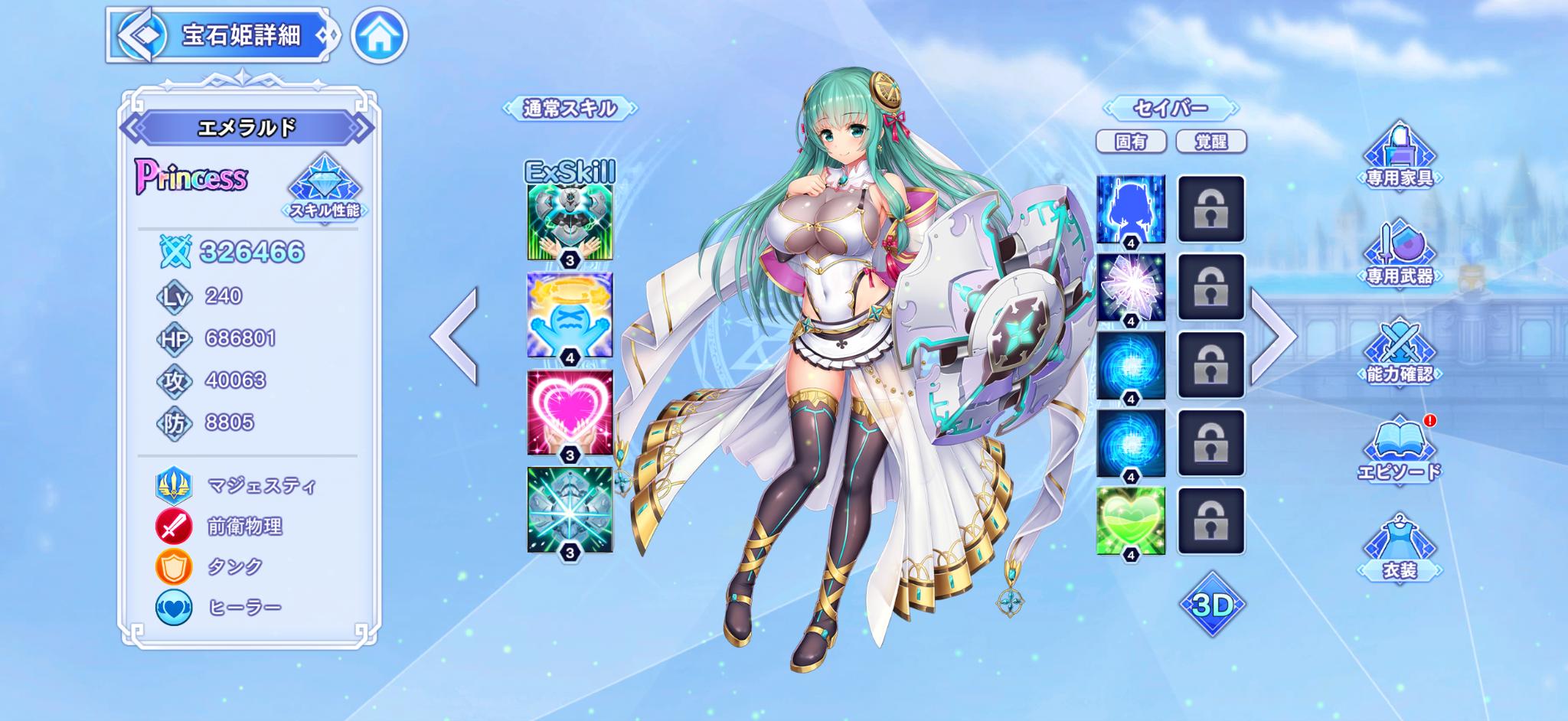Select the white starburst saber icon
This screenshot has width=1568, height=721.
pyautogui.click(x=1131, y=287)
